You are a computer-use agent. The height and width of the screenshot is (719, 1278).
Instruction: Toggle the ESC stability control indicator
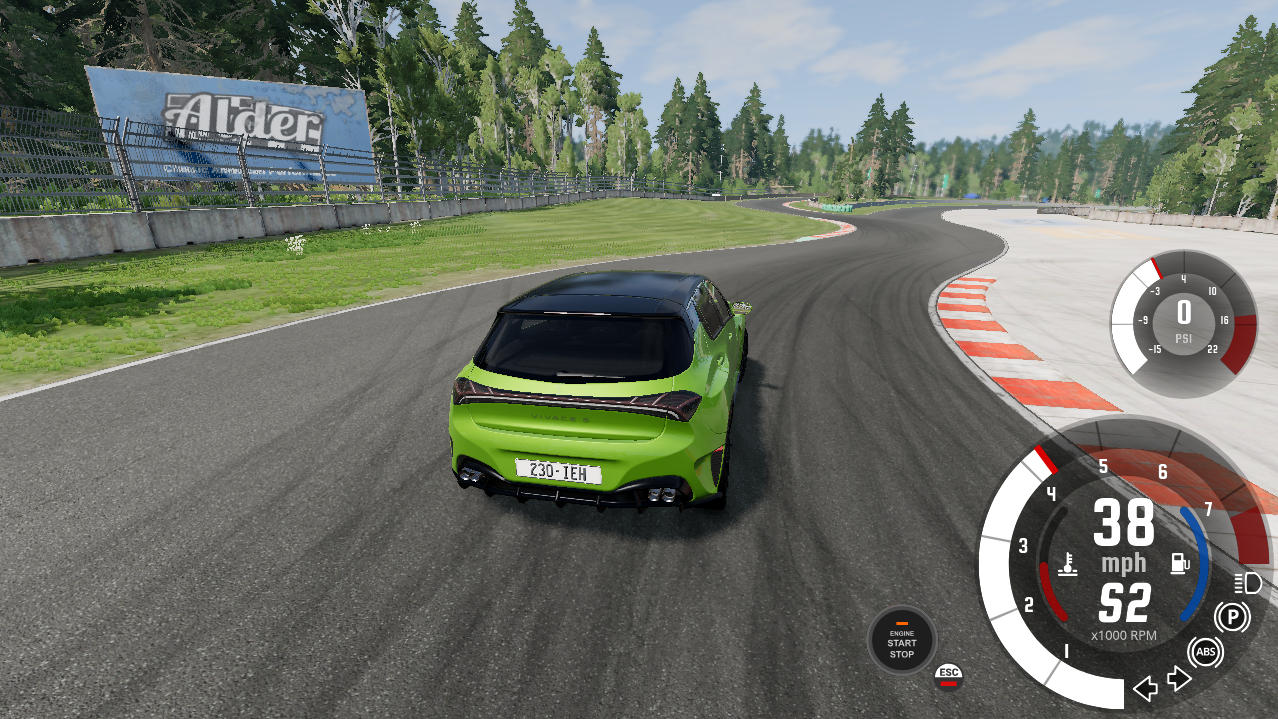point(948,675)
